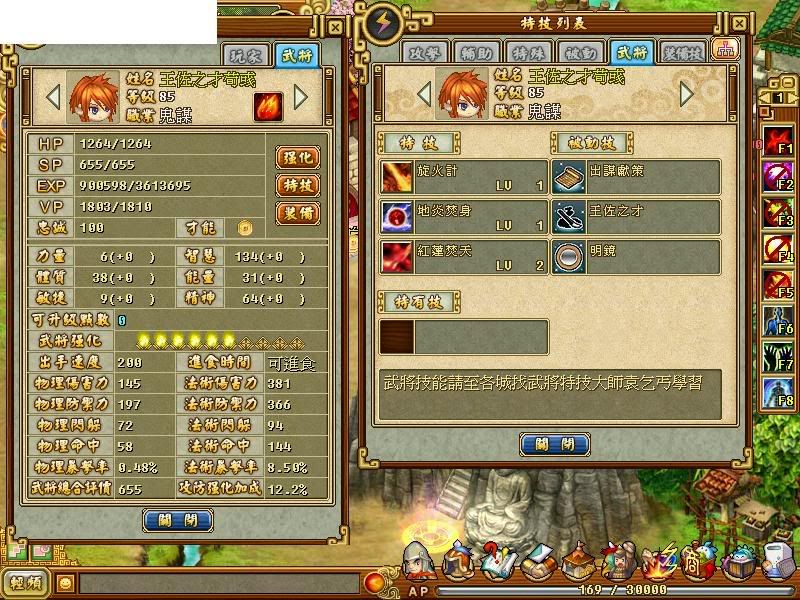800x600 pixels.
Task: Show the next general in stats panel
Action: pyautogui.click(x=300, y=96)
